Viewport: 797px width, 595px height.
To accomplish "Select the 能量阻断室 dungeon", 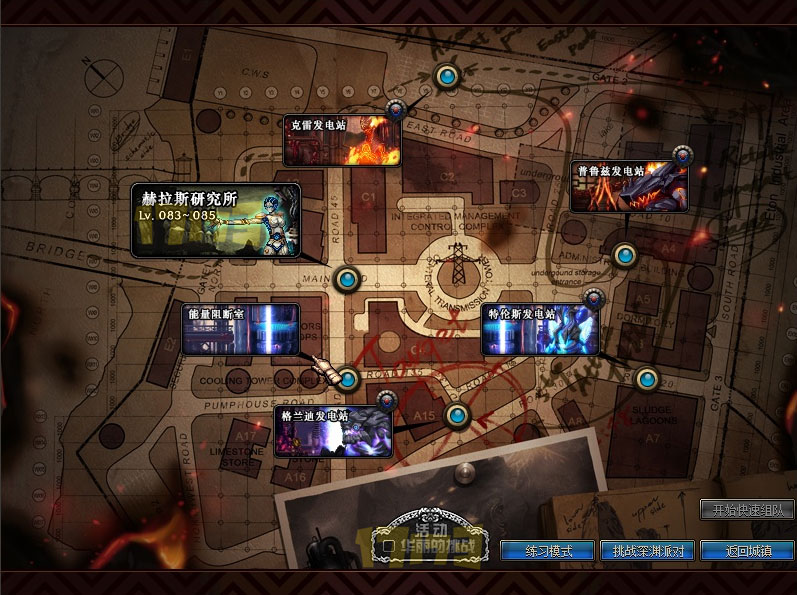I will click(241, 330).
